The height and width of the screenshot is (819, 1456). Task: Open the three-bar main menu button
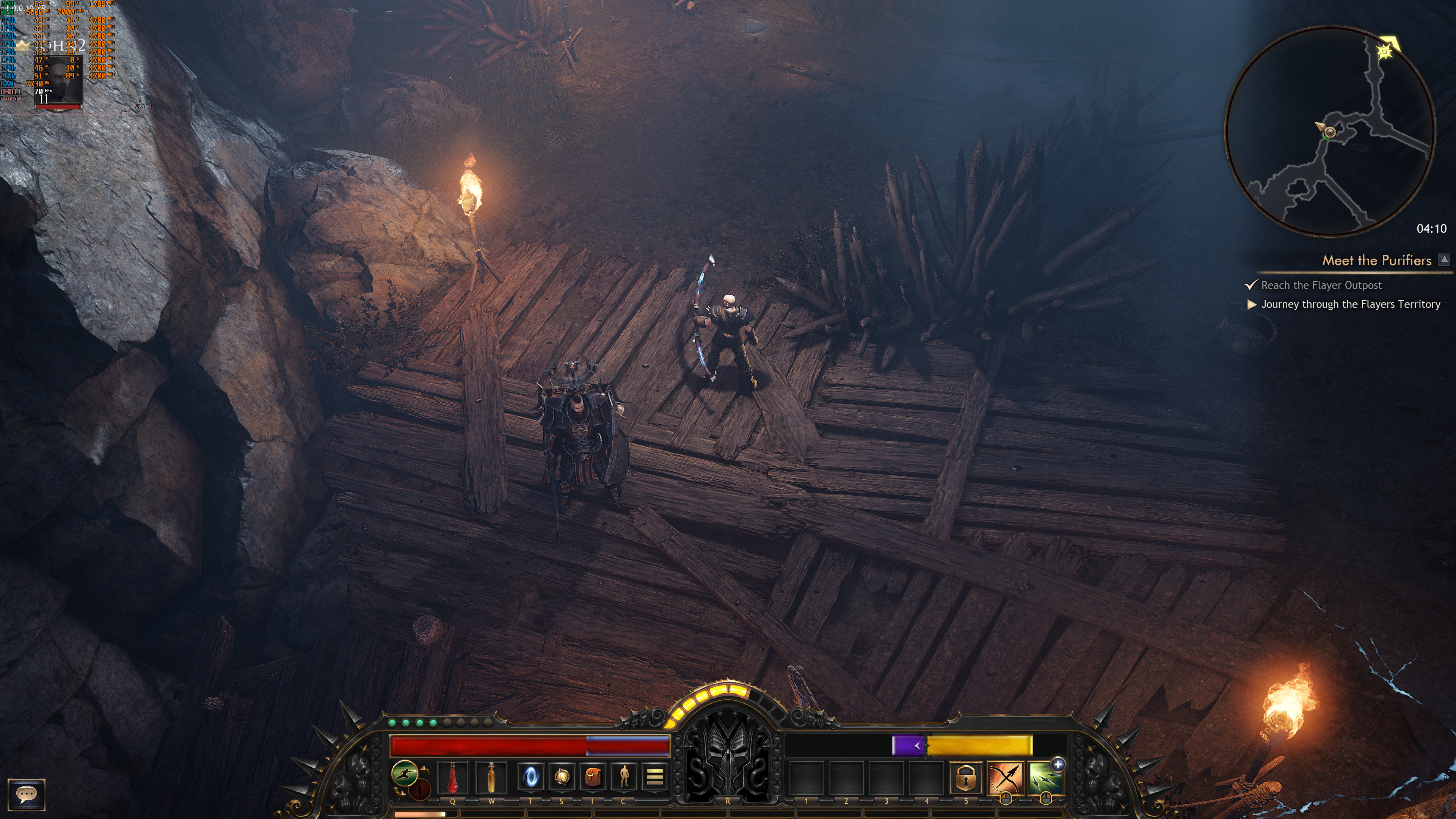pyautogui.click(x=654, y=777)
